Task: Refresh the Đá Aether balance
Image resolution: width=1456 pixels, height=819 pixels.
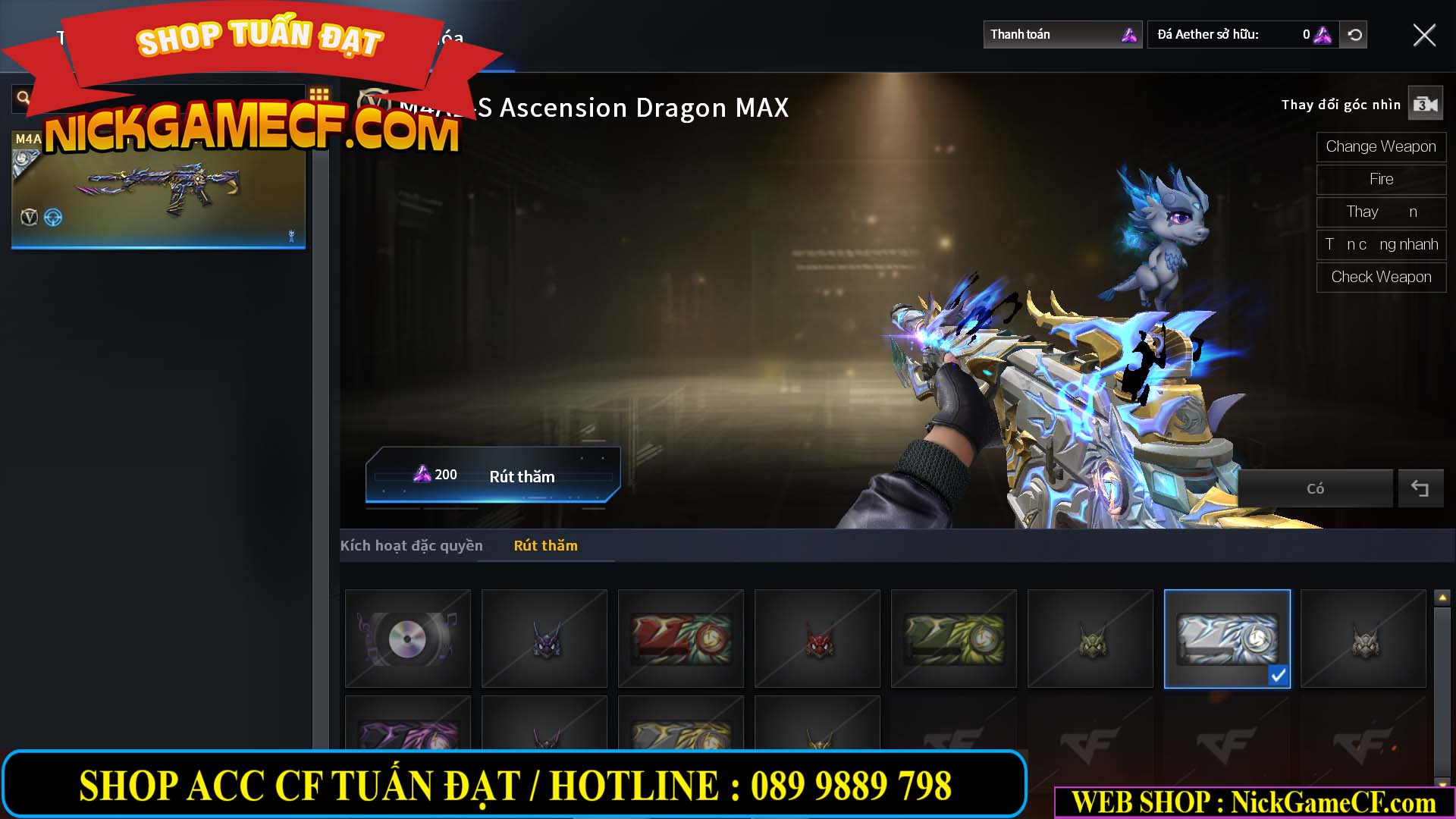Action: pos(1354,34)
